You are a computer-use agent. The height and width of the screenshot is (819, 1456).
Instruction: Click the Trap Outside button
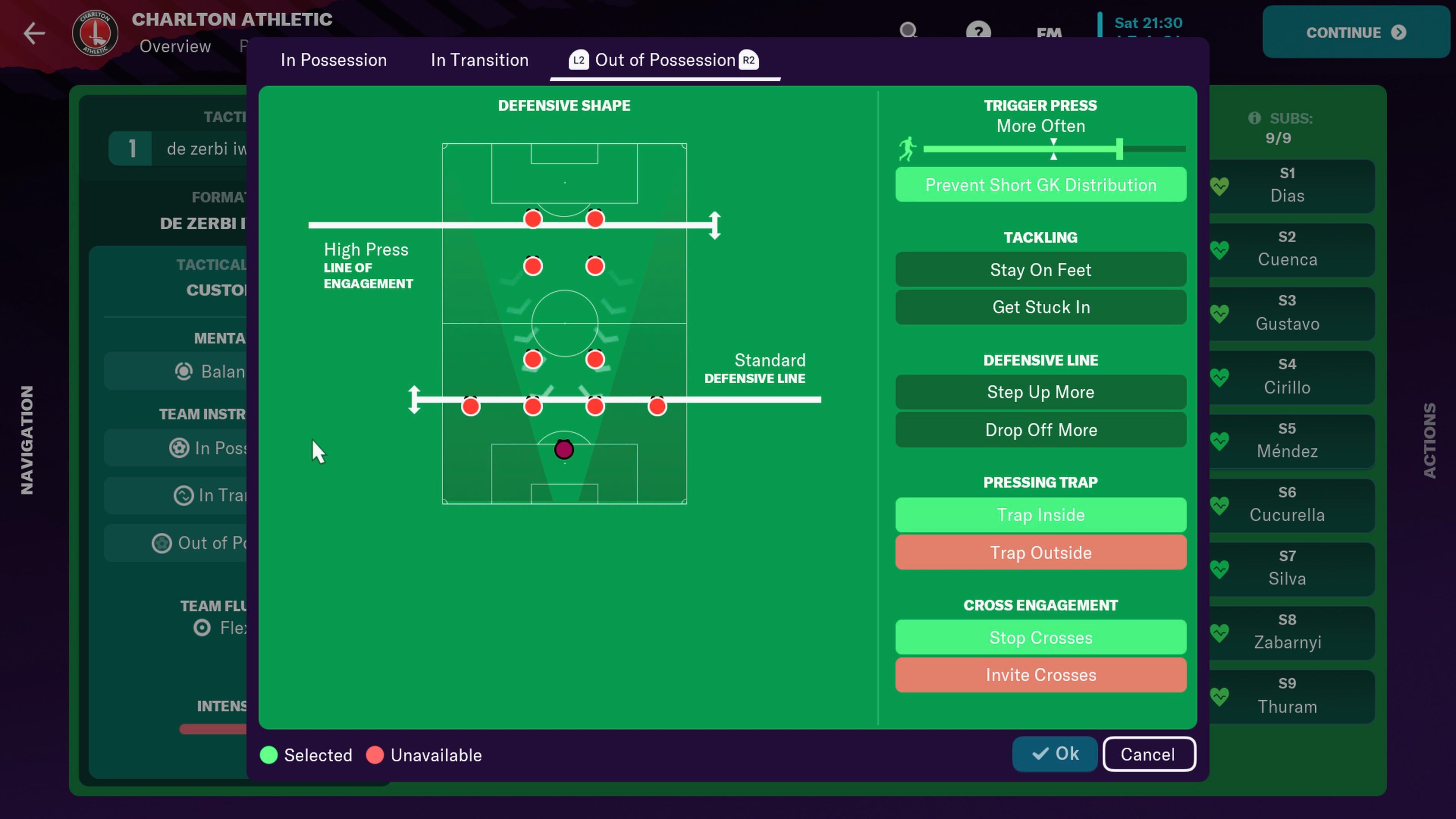(x=1040, y=552)
